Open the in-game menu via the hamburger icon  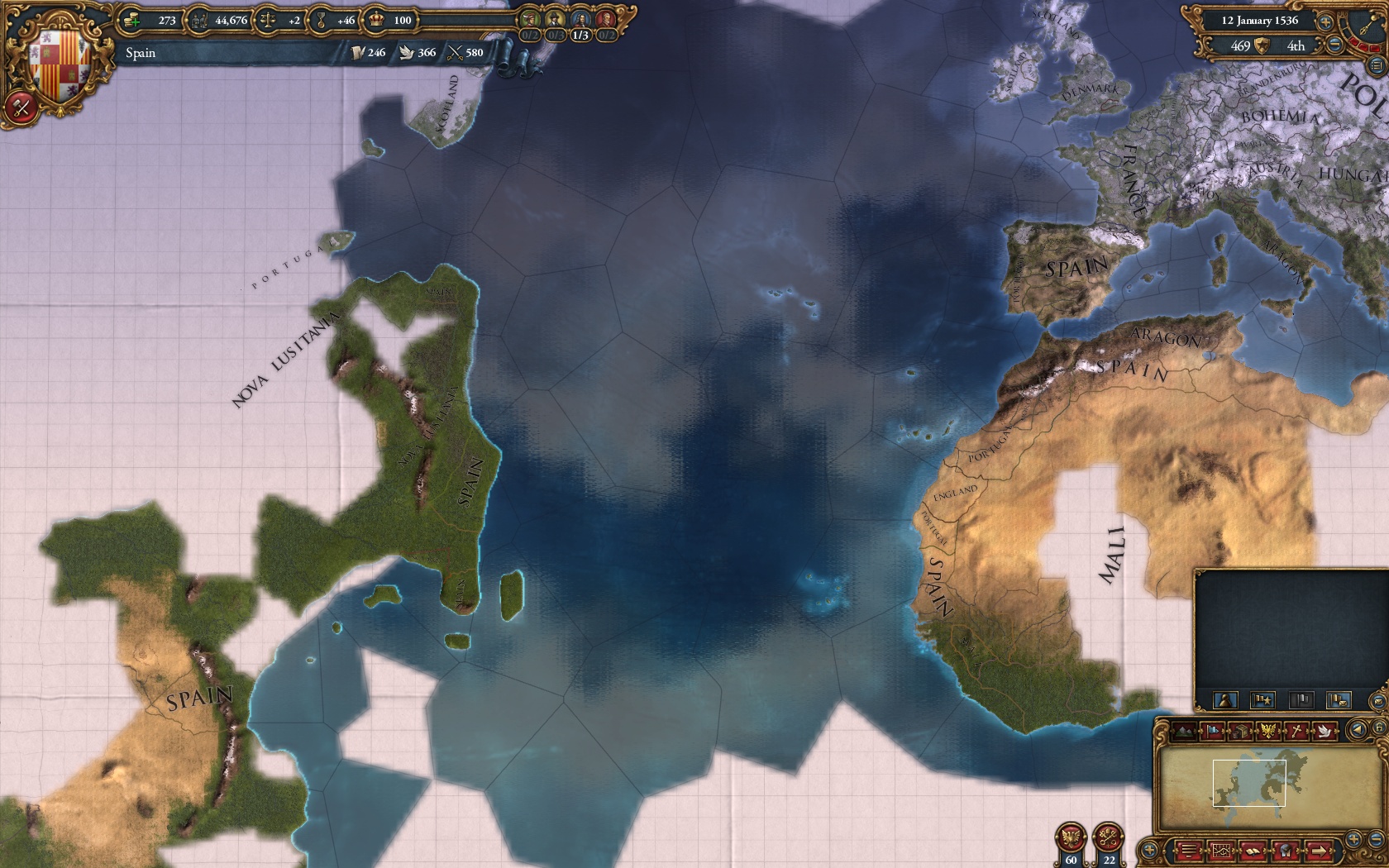[x=1188, y=851]
